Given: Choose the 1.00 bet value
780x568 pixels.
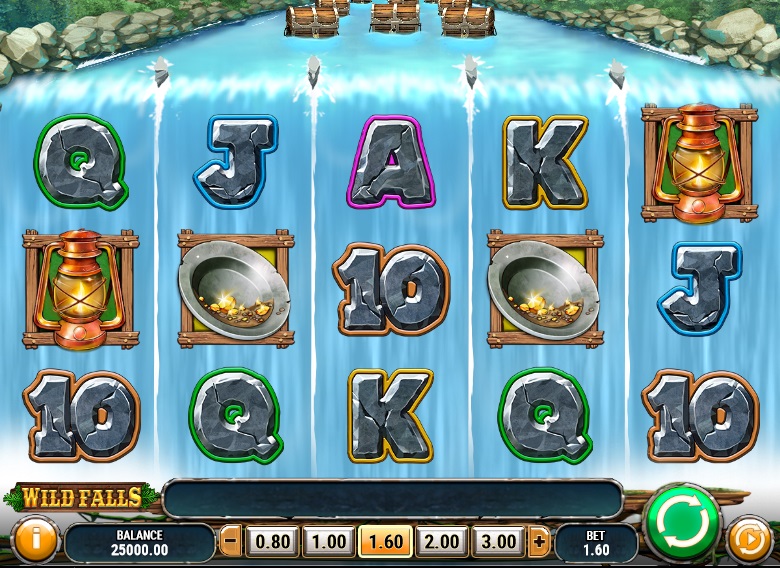Looking at the screenshot, I should [329, 542].
